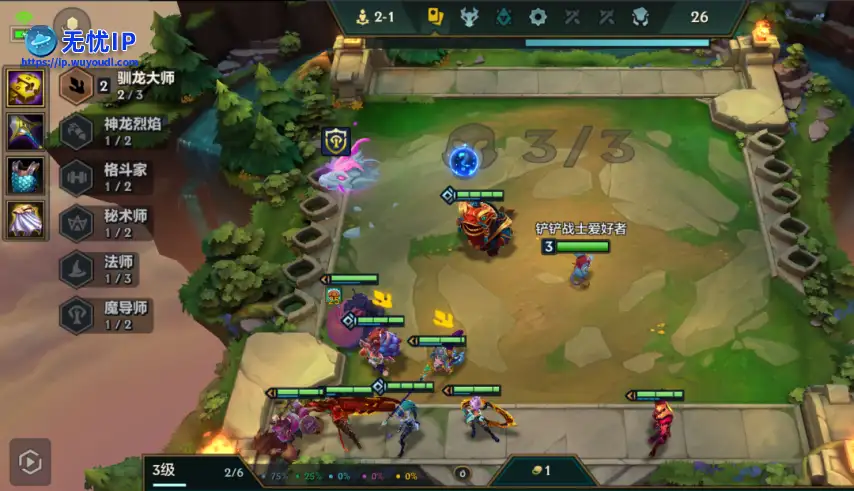Click the gold counter showing 1
Screen dimensions: 854x491
(540, 470)
